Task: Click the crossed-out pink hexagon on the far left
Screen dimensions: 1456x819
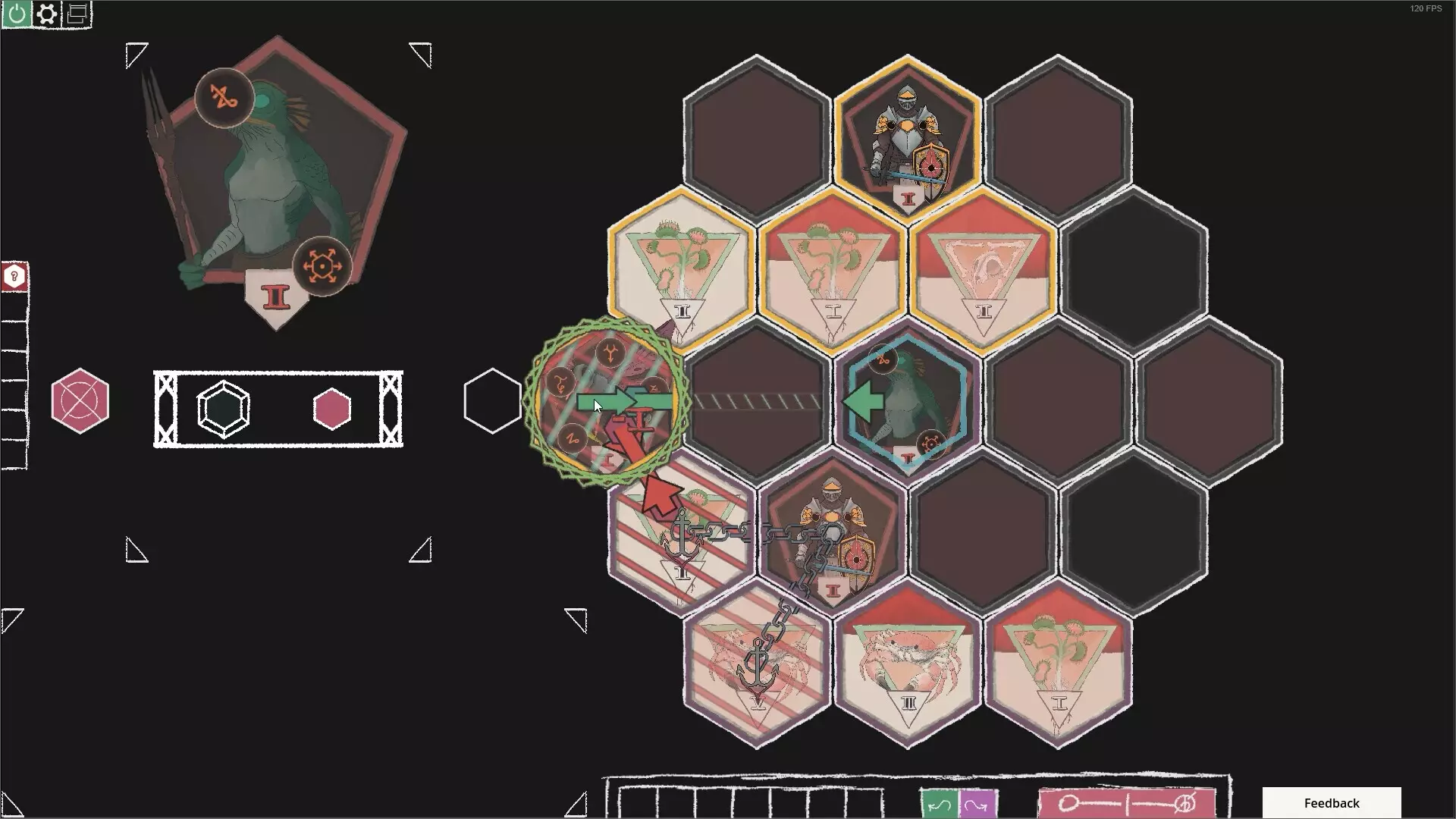Action: [80, 401]
